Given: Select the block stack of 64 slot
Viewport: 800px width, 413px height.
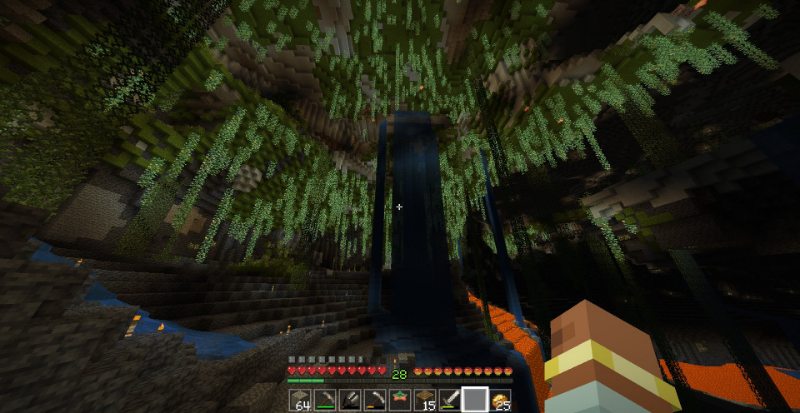Looking at the screenshot, I should click(x=301, y=400).
